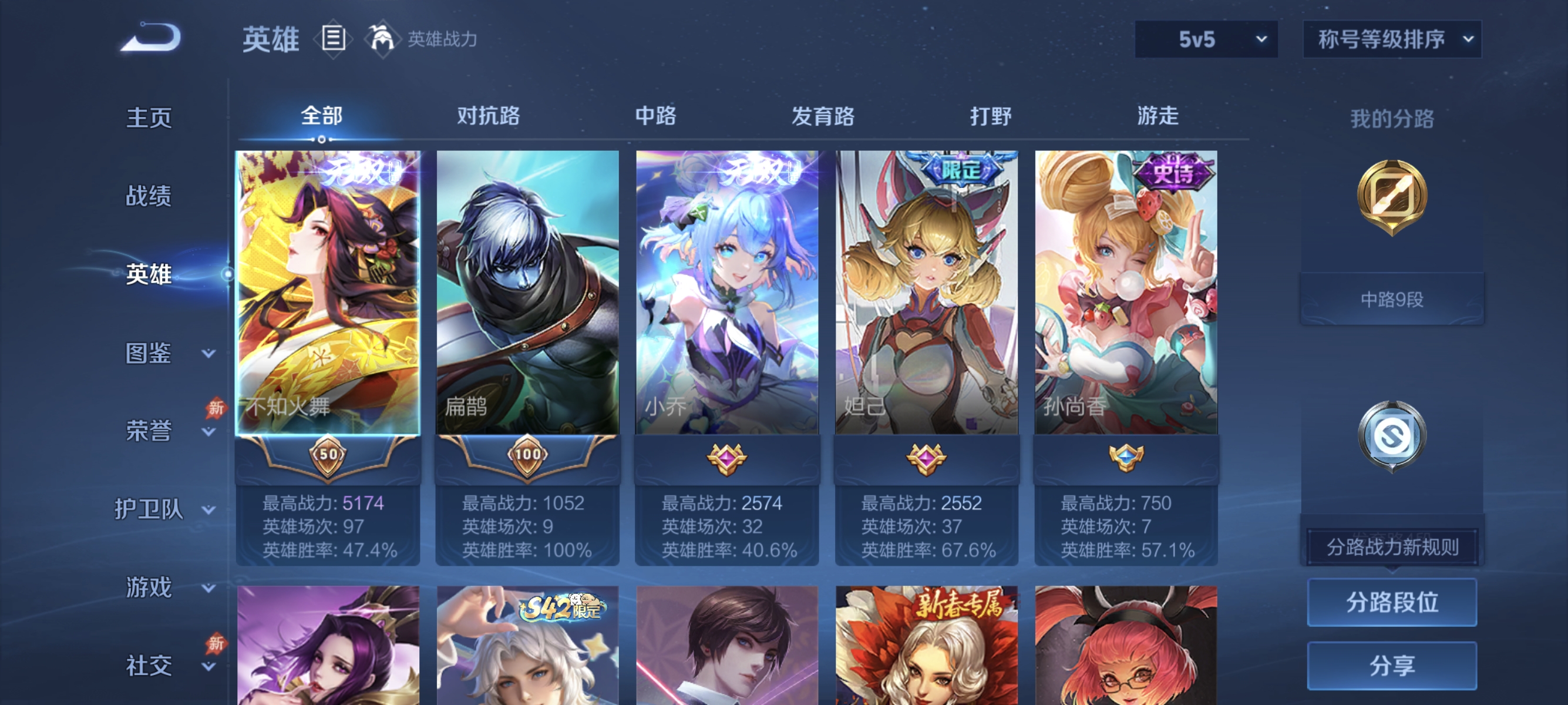Open the hero list view icon beside 英雄
This screenshot has width=1568, height=705.
click(332, 38)
